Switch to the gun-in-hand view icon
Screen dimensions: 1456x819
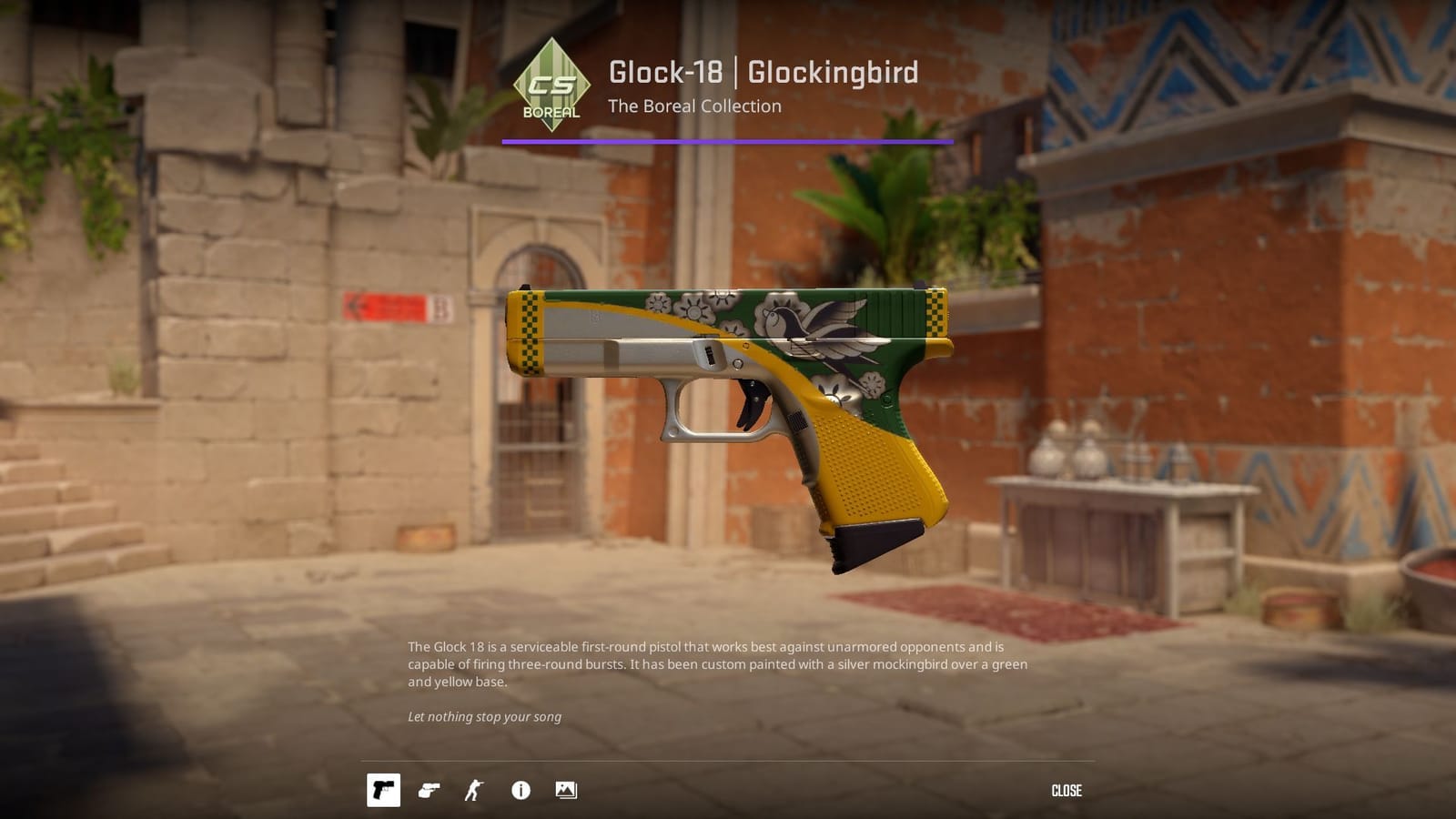coord(430,790)
